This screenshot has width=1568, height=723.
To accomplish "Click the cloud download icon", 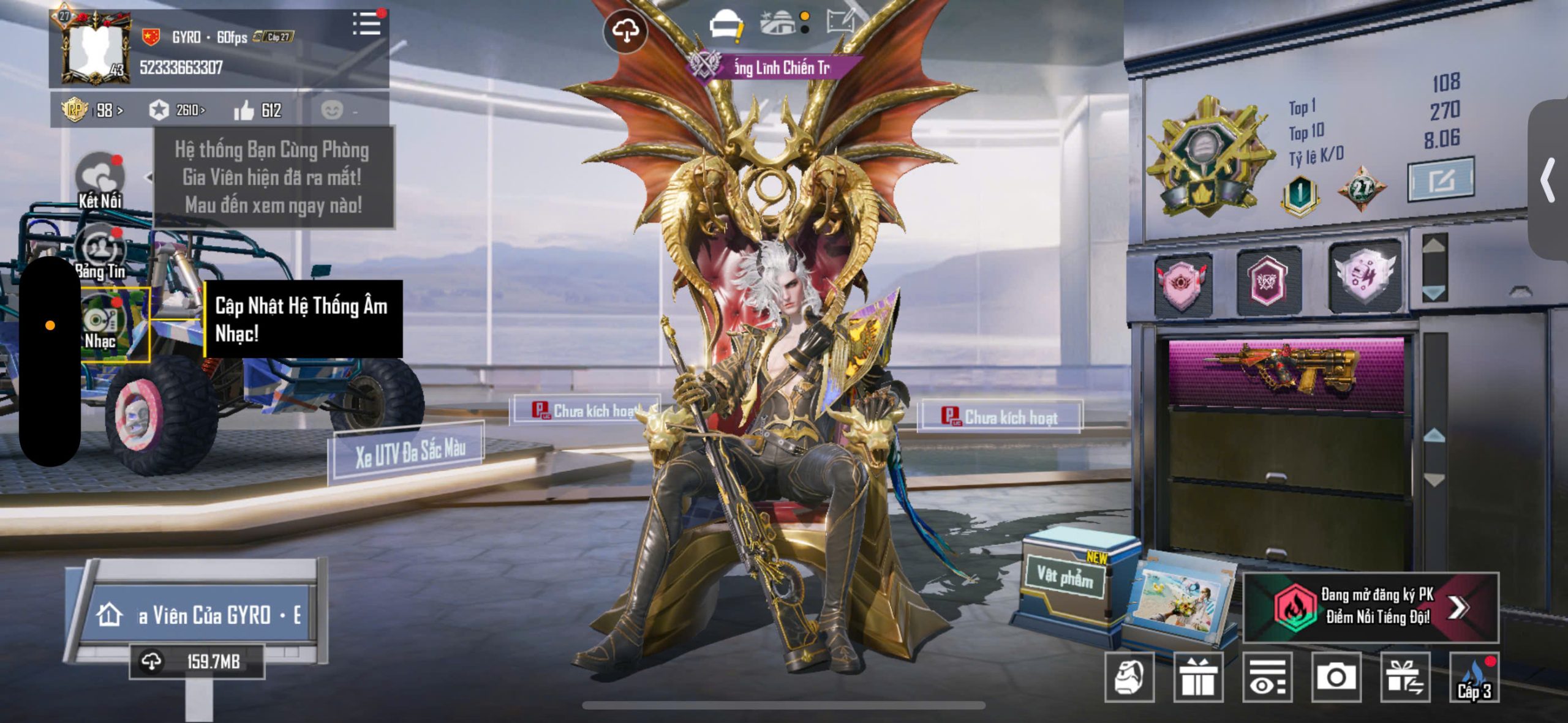I will pyautogui.click(x=625, y=31).
